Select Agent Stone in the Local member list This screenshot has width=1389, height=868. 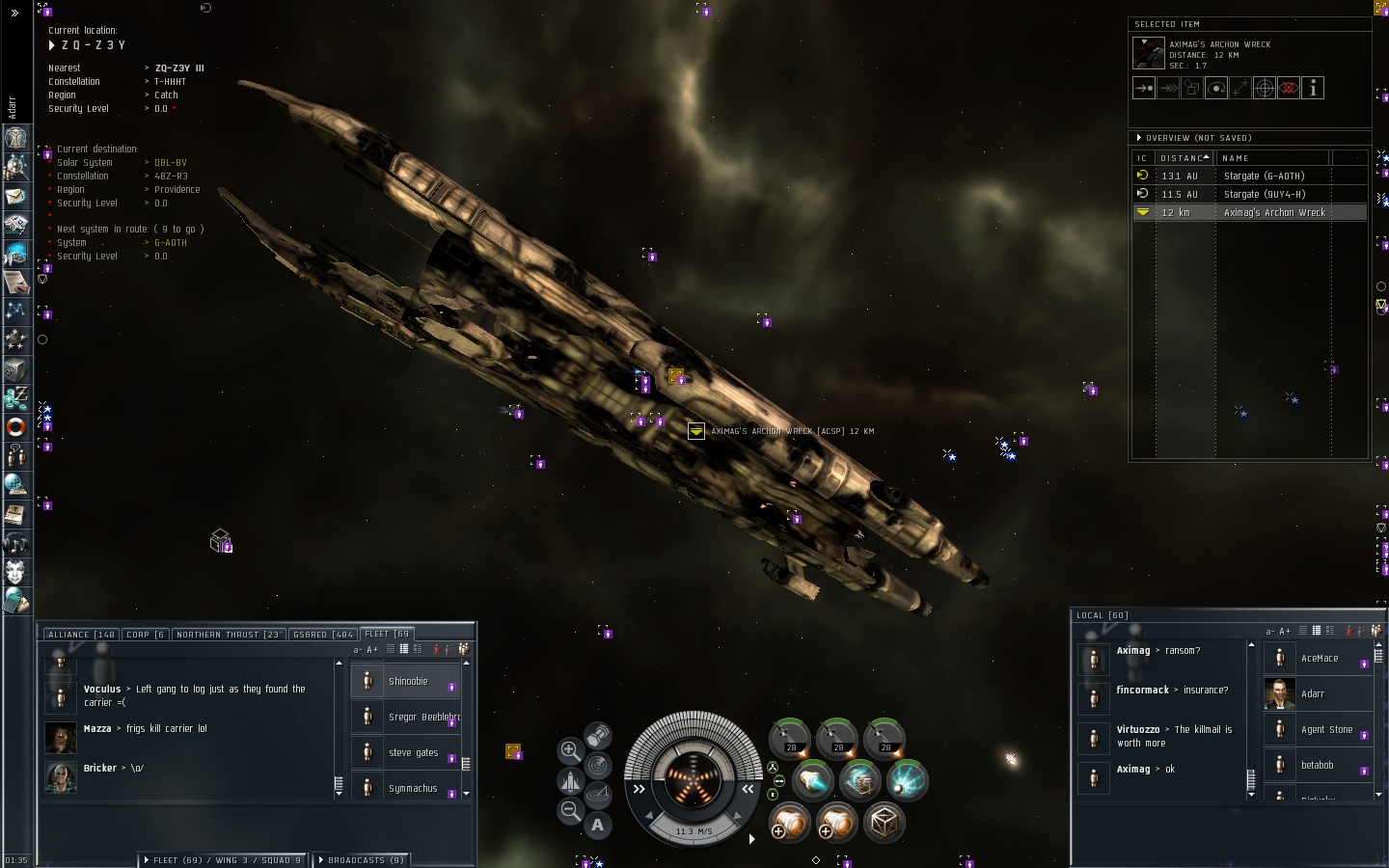[x=1326, y=730]
